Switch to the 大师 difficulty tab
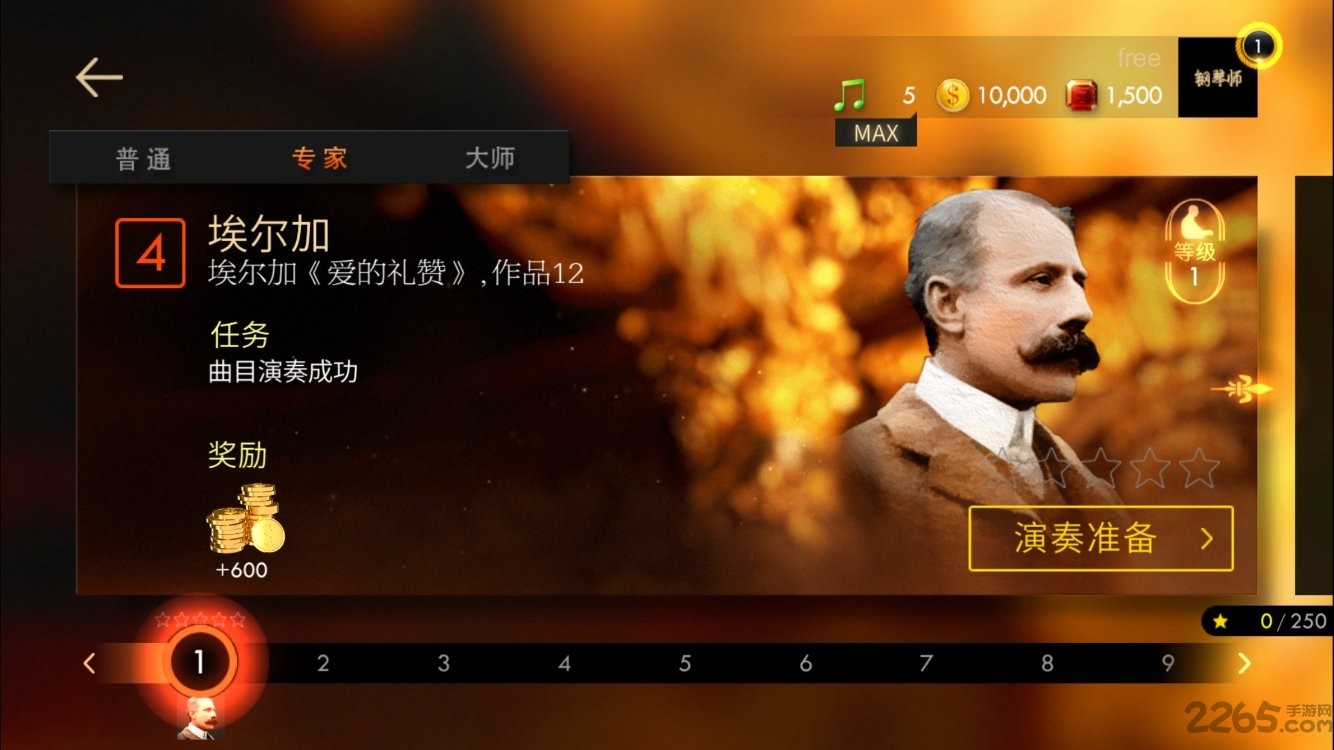Viewport: 1334px width, 750px height. pos(488,158)
